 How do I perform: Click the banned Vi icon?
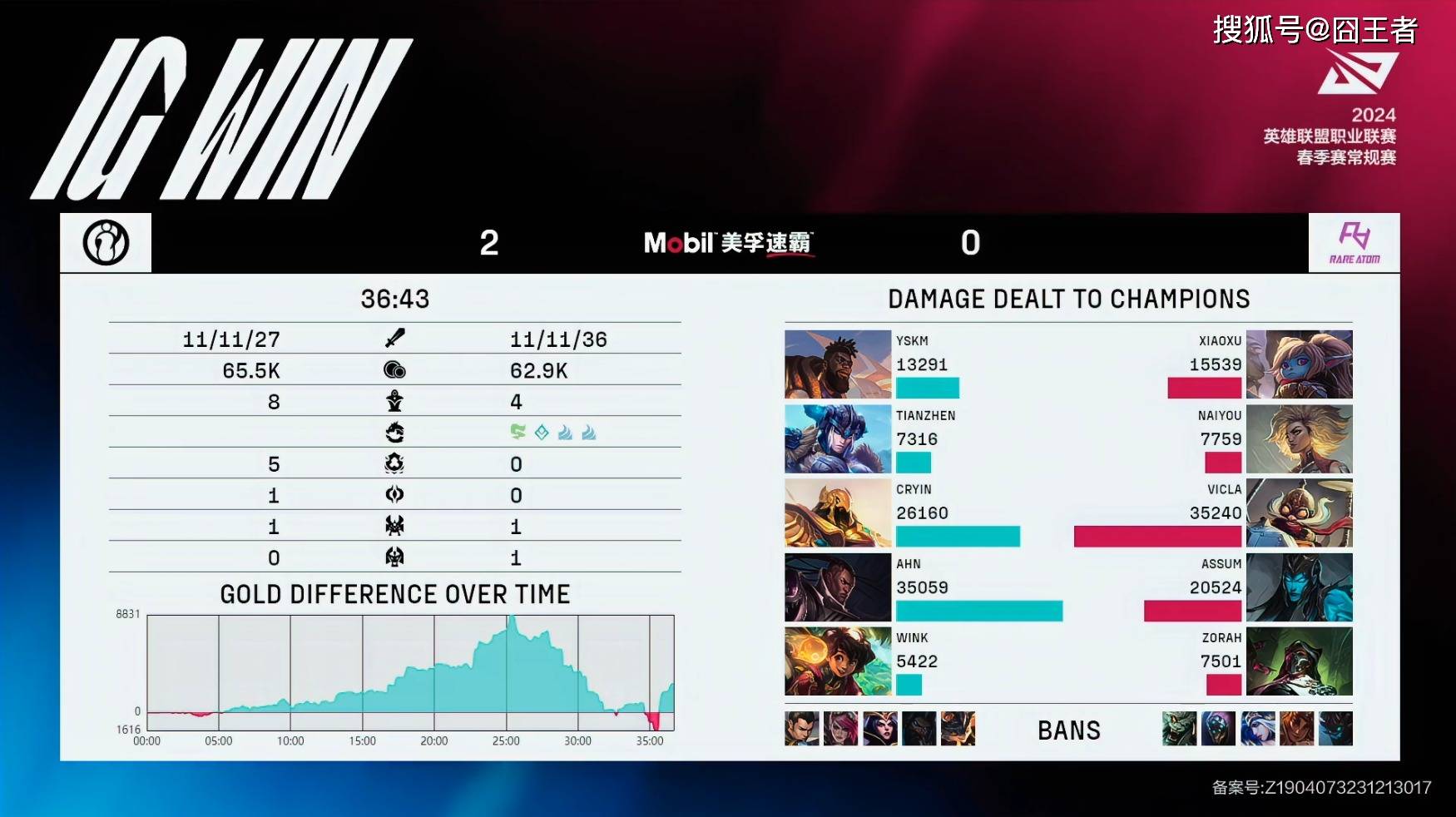[840, 729]
